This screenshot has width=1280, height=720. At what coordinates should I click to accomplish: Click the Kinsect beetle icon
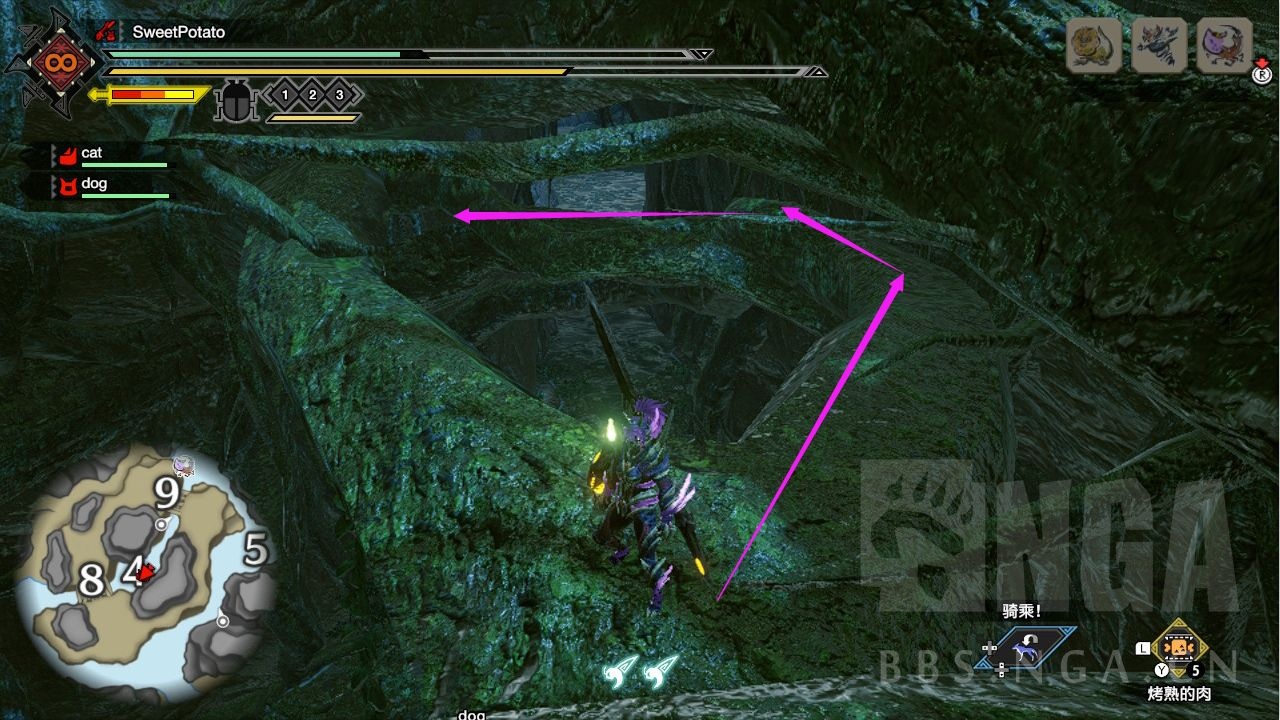(x=237, y=100)
